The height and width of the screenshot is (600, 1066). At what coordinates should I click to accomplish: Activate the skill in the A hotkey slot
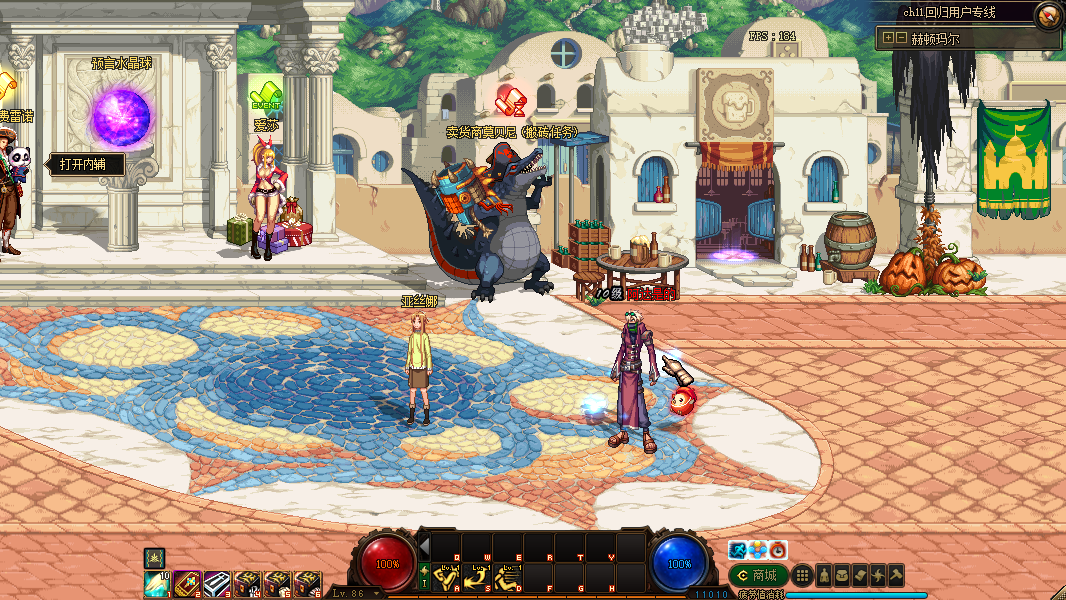coord(449,577)
